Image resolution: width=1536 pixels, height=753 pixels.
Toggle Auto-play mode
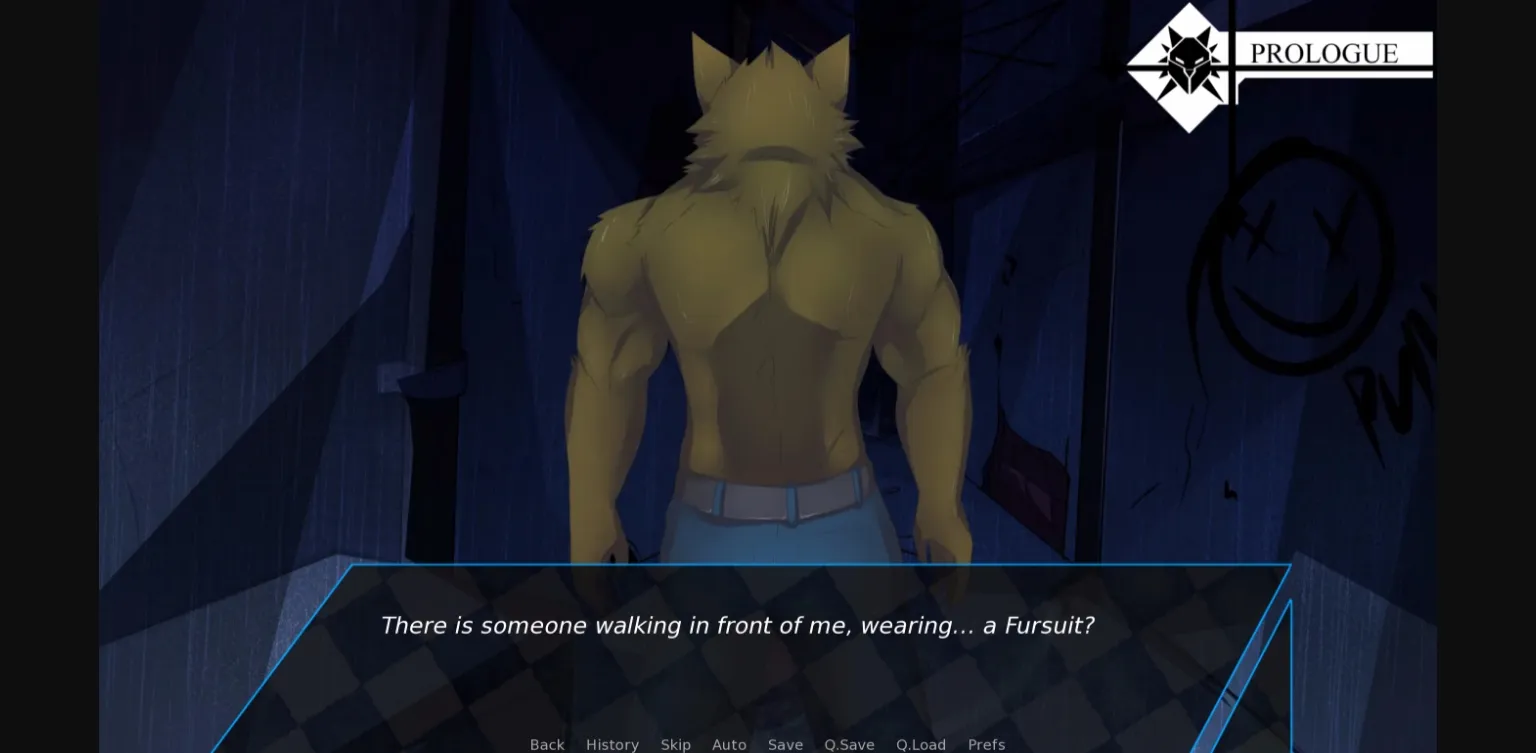[x=729, y=744]
